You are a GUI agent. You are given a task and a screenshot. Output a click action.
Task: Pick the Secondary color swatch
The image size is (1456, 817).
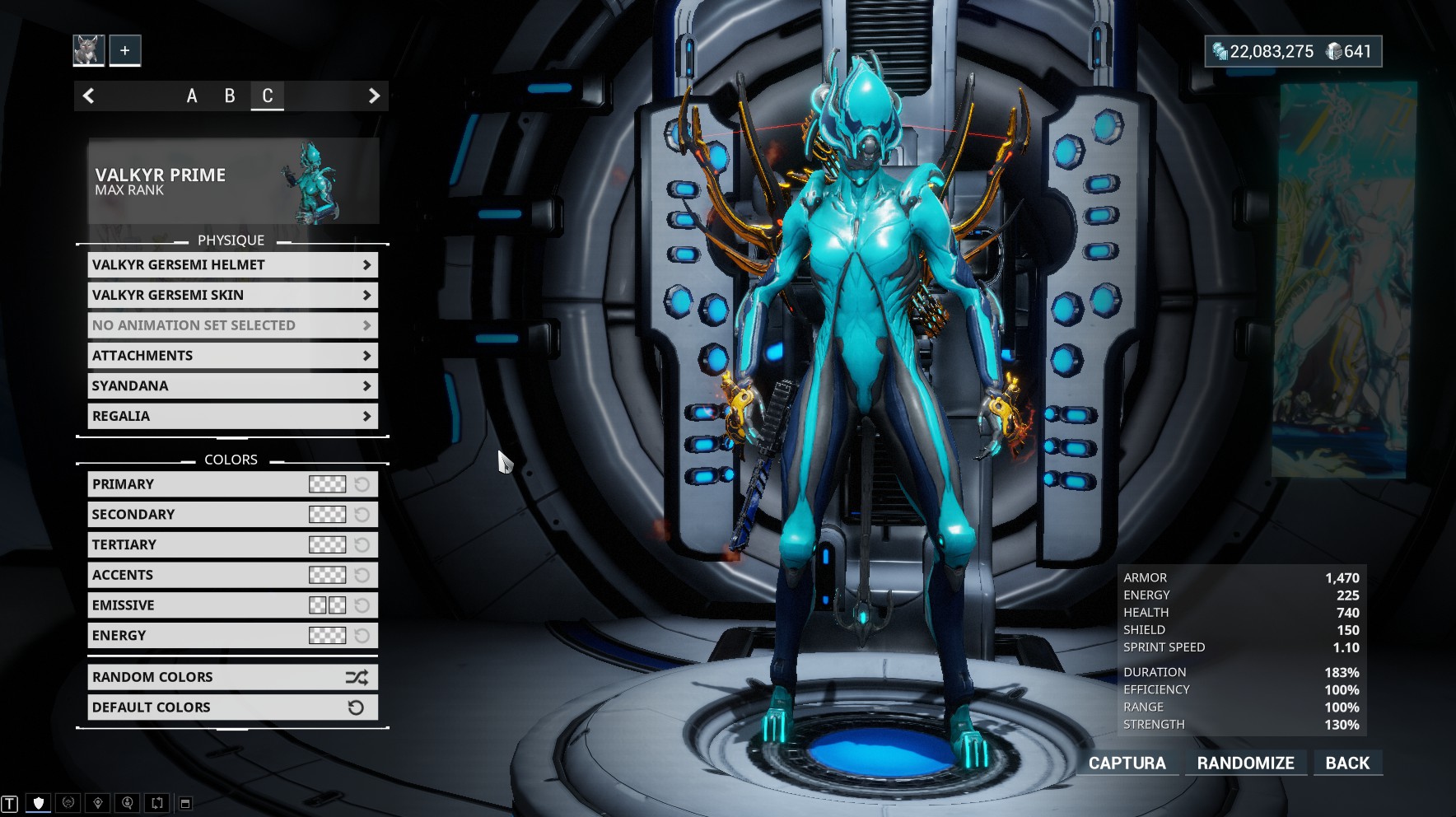pos(327,515)
